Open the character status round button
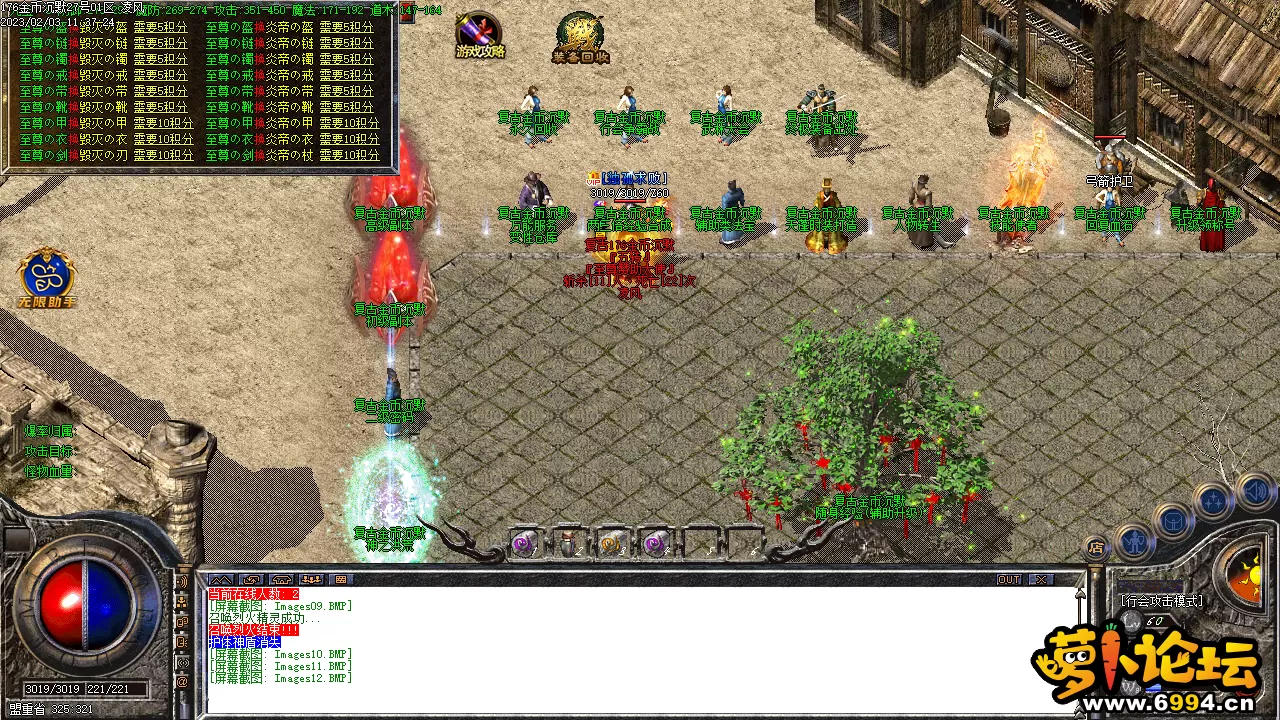 click(1133, 541)
